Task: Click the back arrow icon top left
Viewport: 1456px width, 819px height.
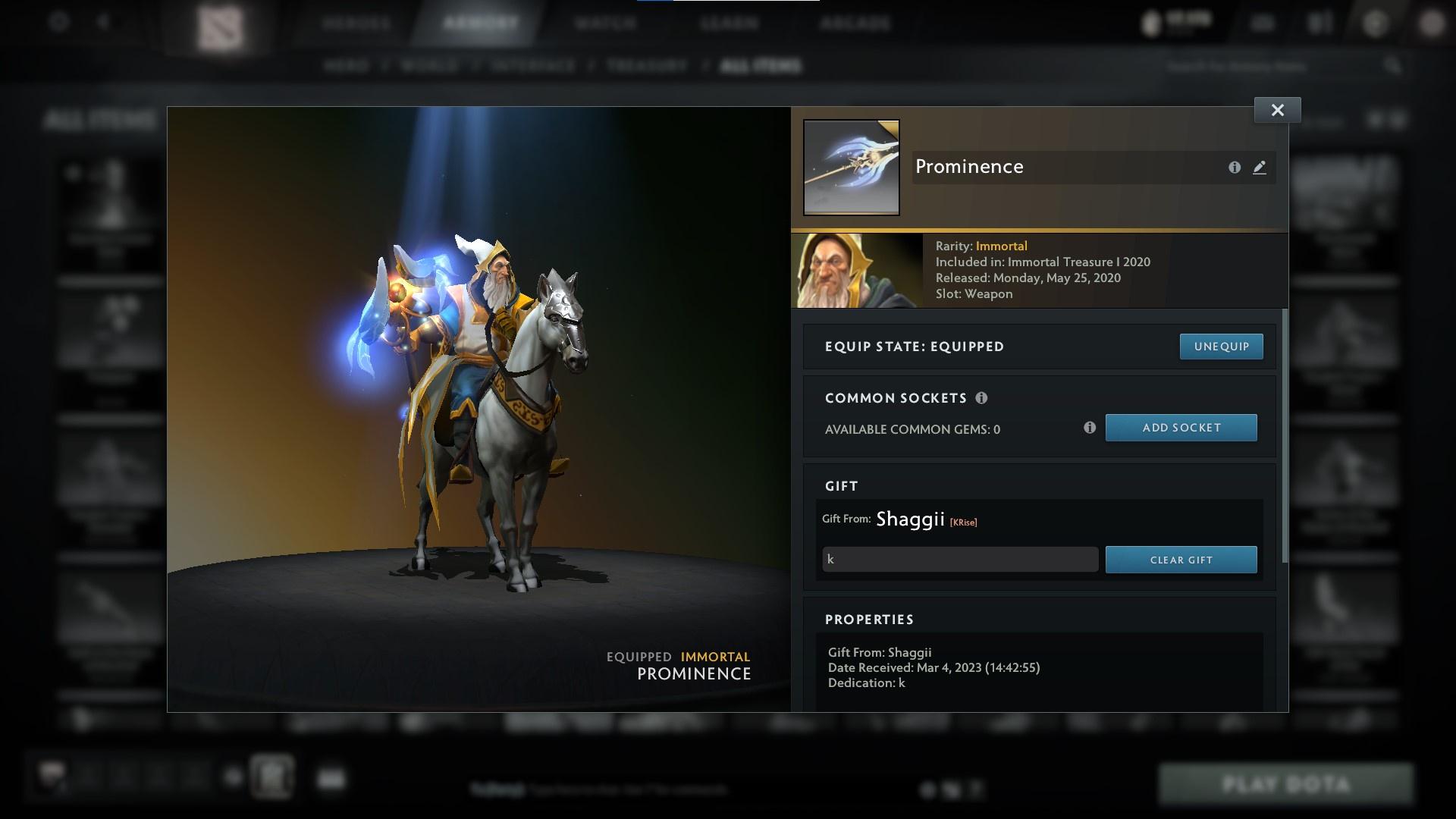Action: (x=102, y=21)
